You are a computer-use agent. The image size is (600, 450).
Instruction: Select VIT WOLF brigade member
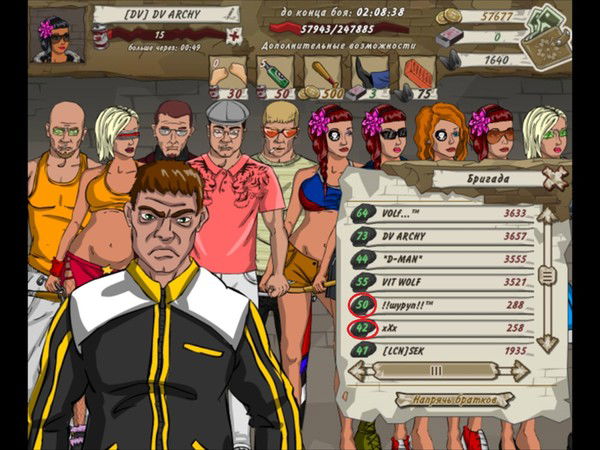coord(440,283)
